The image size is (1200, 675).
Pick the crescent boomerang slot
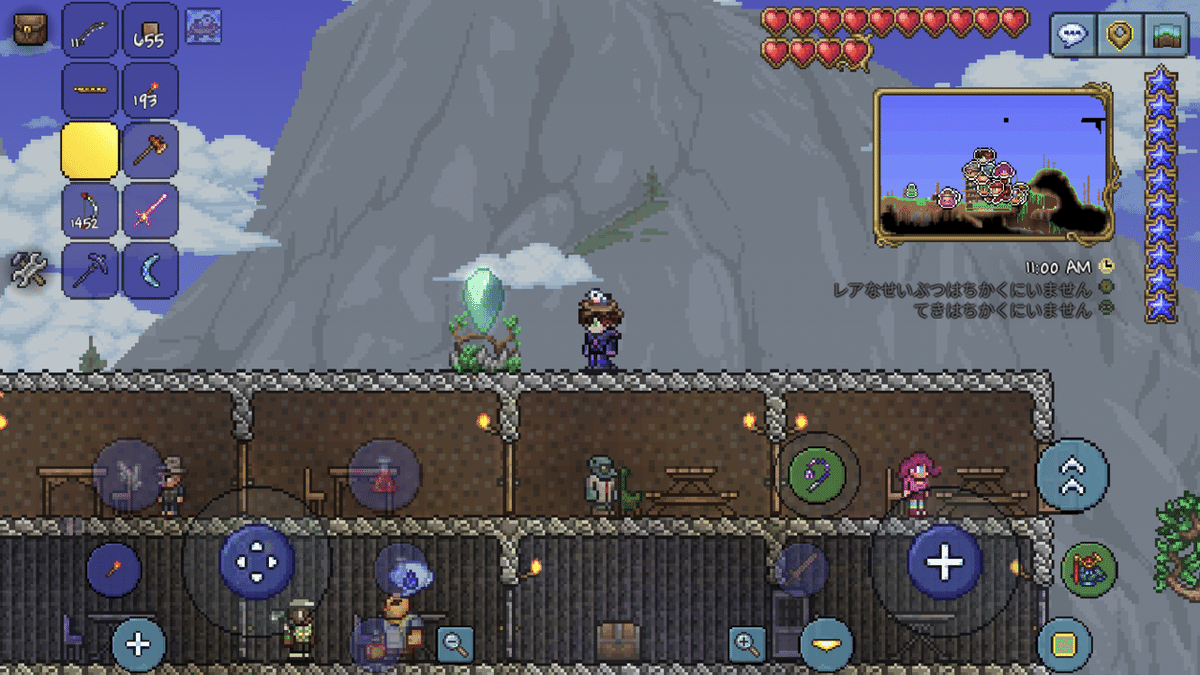pos(150,270)
